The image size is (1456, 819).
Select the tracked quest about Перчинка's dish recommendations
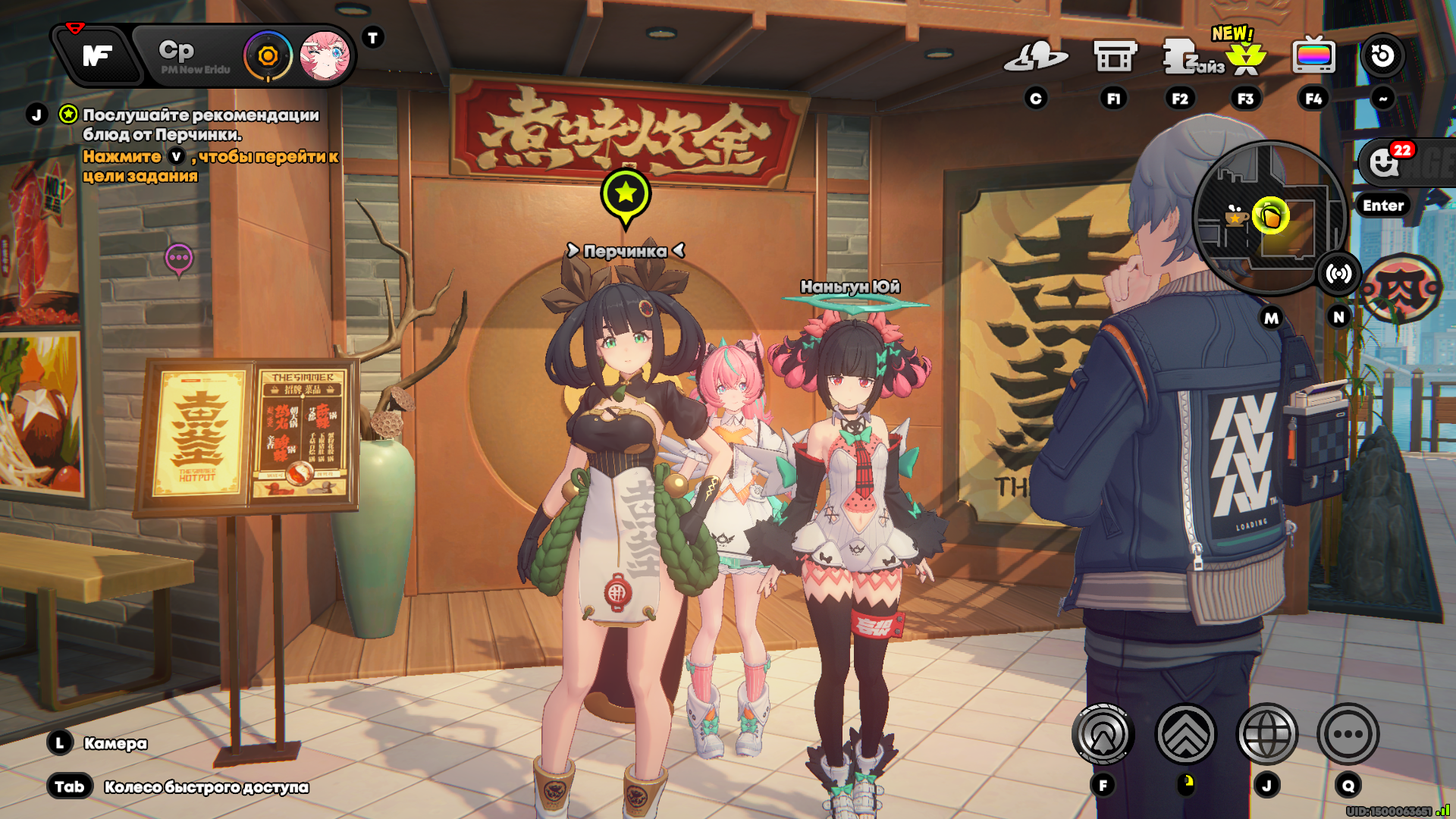tap(200, 124)
